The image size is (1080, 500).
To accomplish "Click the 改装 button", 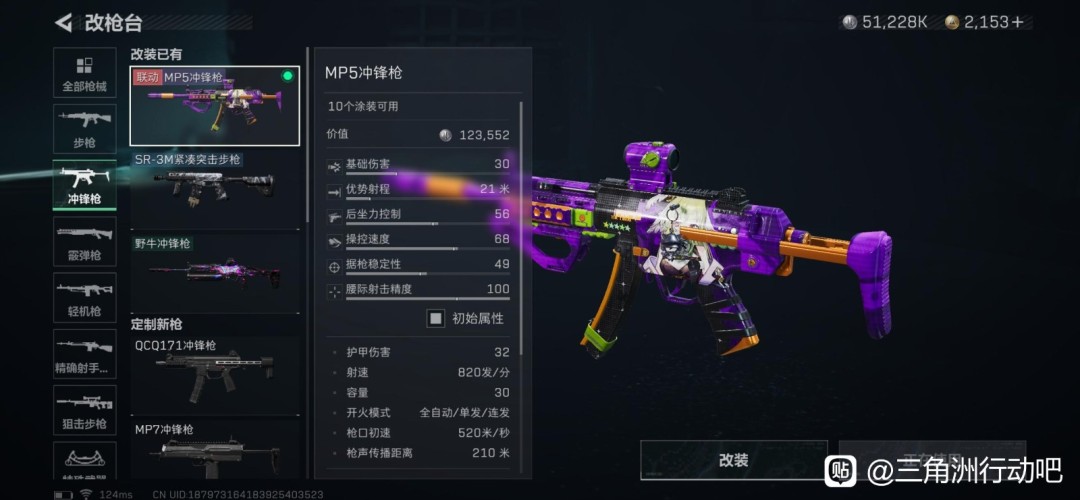I will click(x=733, y=460).
